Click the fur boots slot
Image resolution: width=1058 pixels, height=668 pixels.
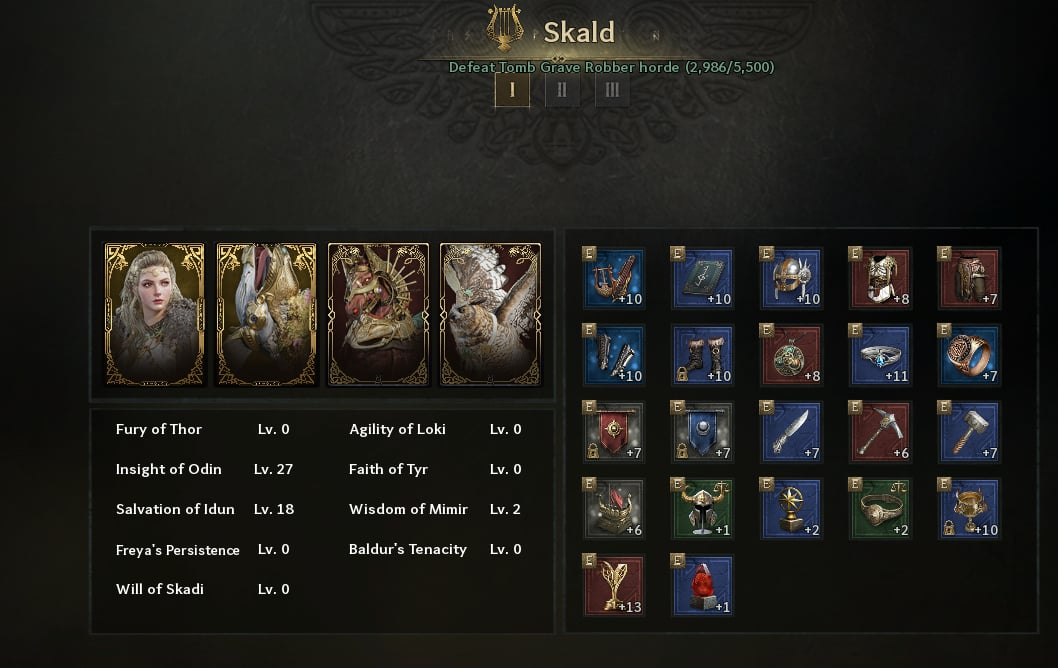point(703,355)
